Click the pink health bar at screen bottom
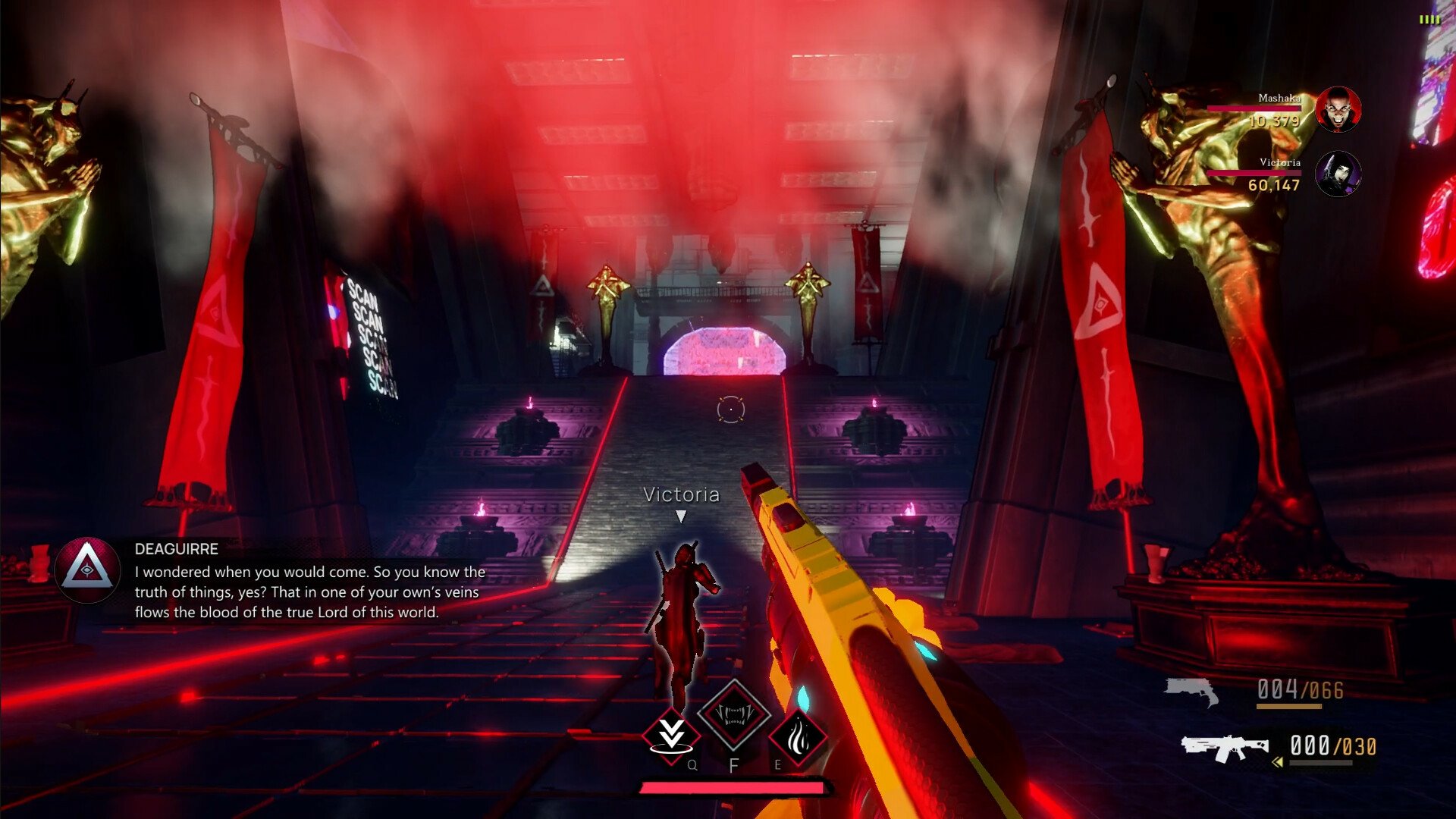 coord(730,787)
